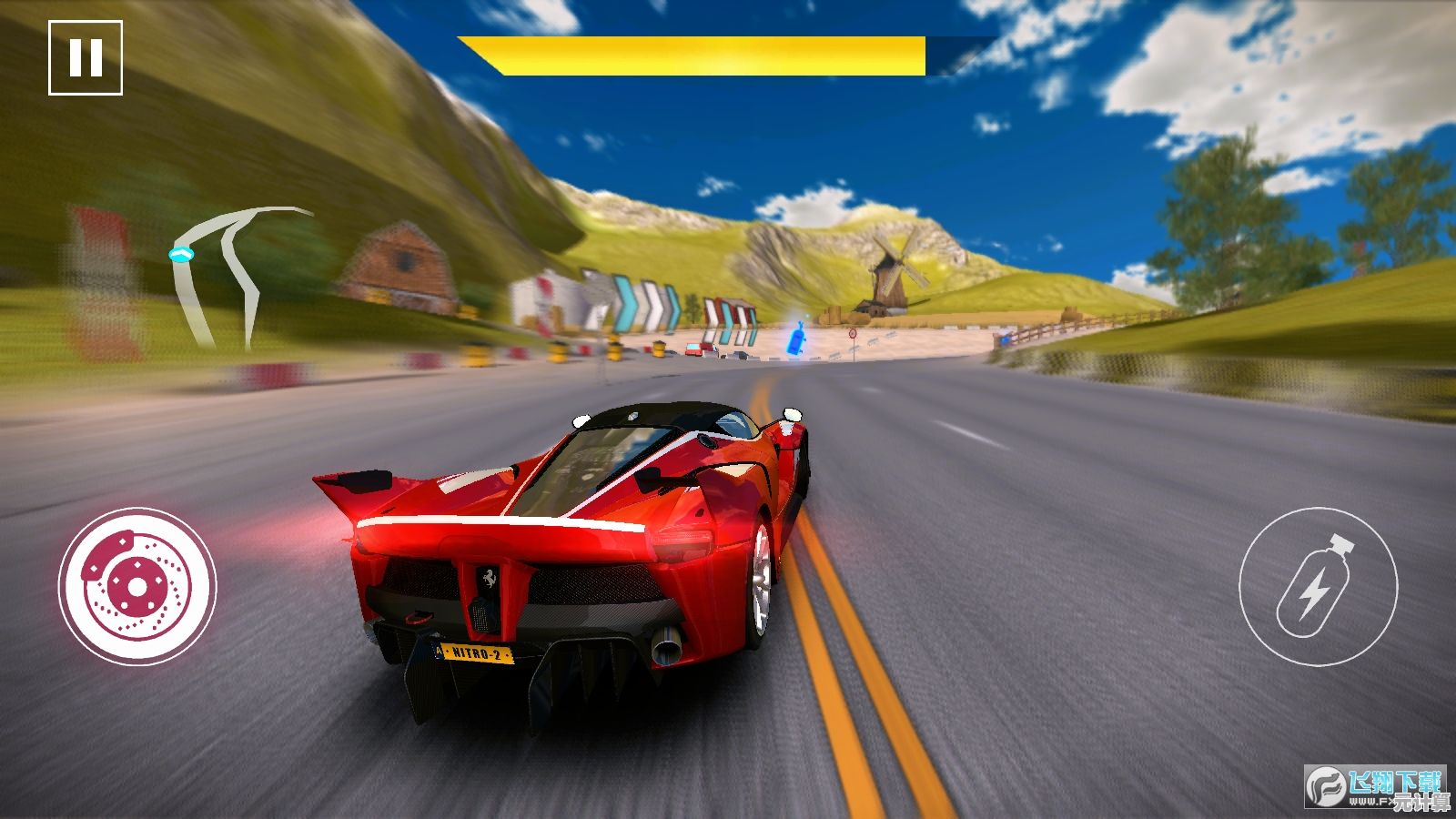The image size is (1456, 819).
Task: Activate the nitro boost bottle button
Action: point(1317,587)
